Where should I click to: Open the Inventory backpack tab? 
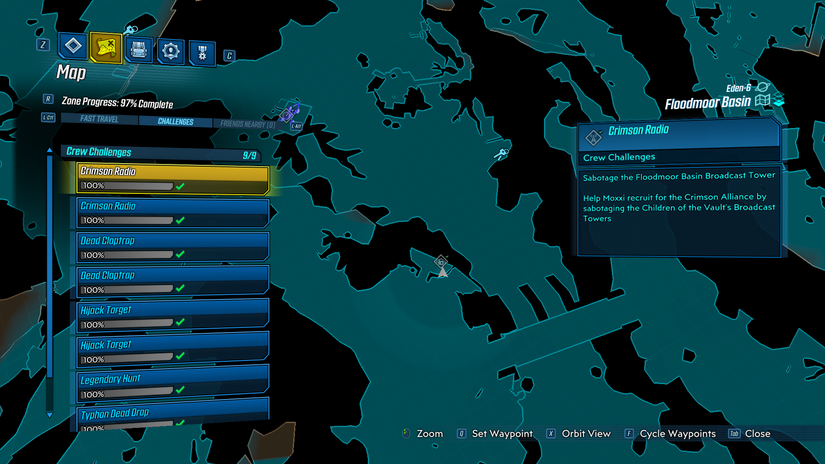[x=139, y=49]
